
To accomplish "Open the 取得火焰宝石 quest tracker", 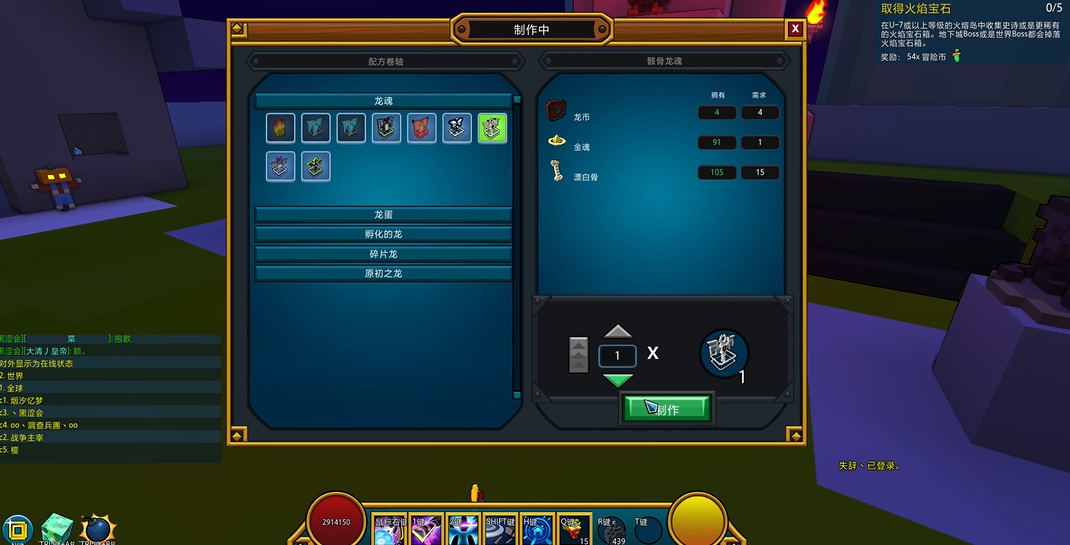I will tap(915, 8).
